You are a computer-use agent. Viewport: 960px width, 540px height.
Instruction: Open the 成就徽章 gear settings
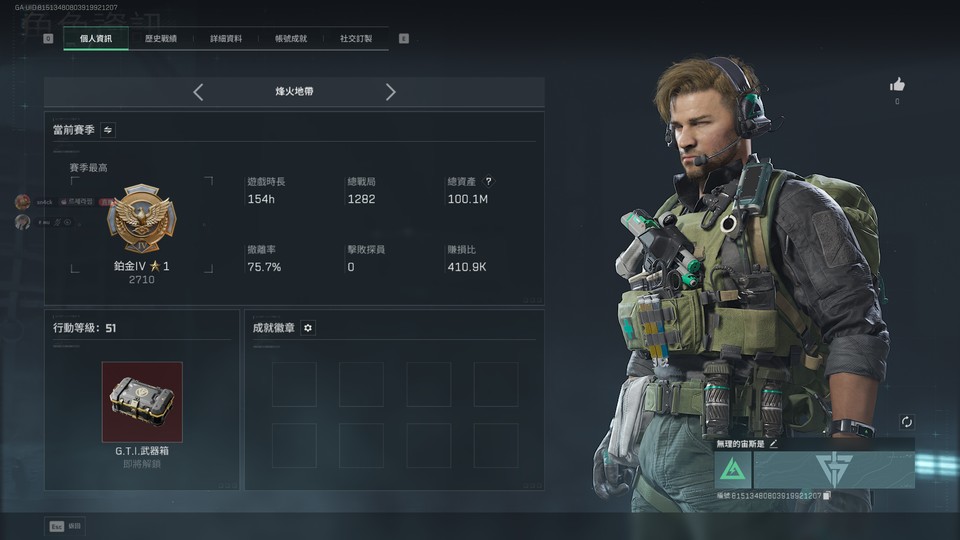(308, 328)
